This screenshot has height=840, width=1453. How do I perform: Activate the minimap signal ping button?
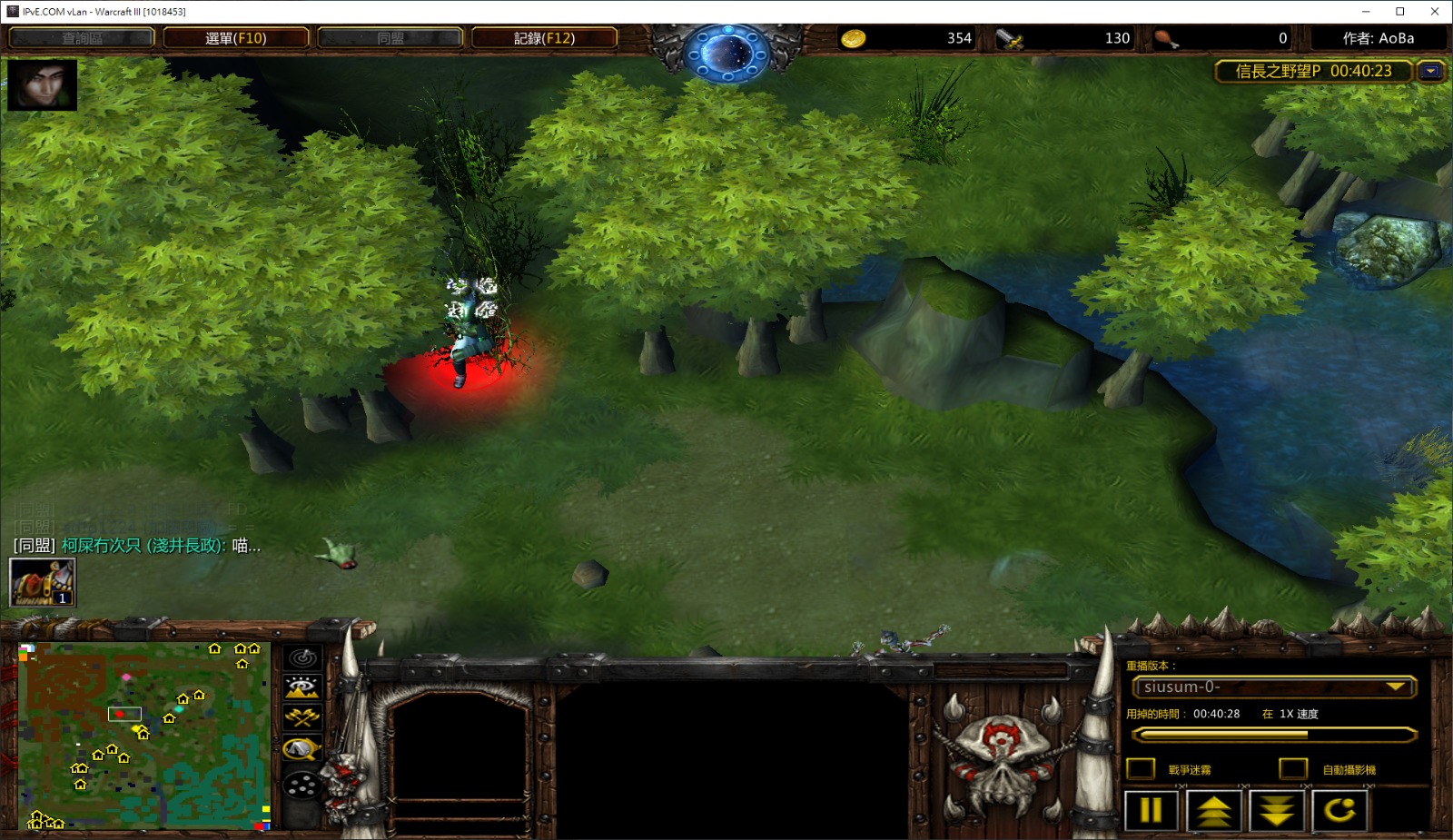(302, 657)
